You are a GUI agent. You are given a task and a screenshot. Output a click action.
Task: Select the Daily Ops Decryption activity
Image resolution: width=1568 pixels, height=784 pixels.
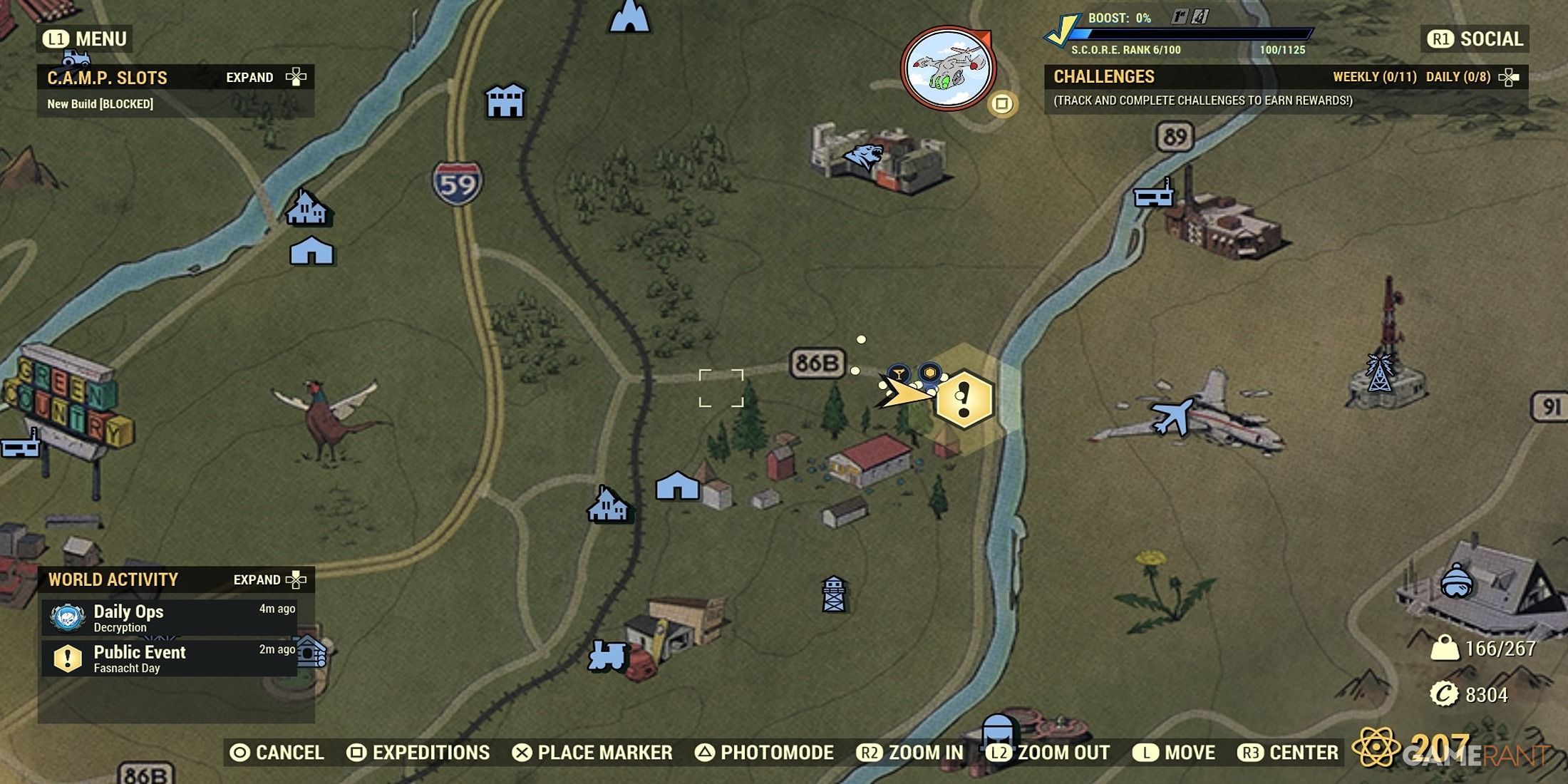[171, 618]
